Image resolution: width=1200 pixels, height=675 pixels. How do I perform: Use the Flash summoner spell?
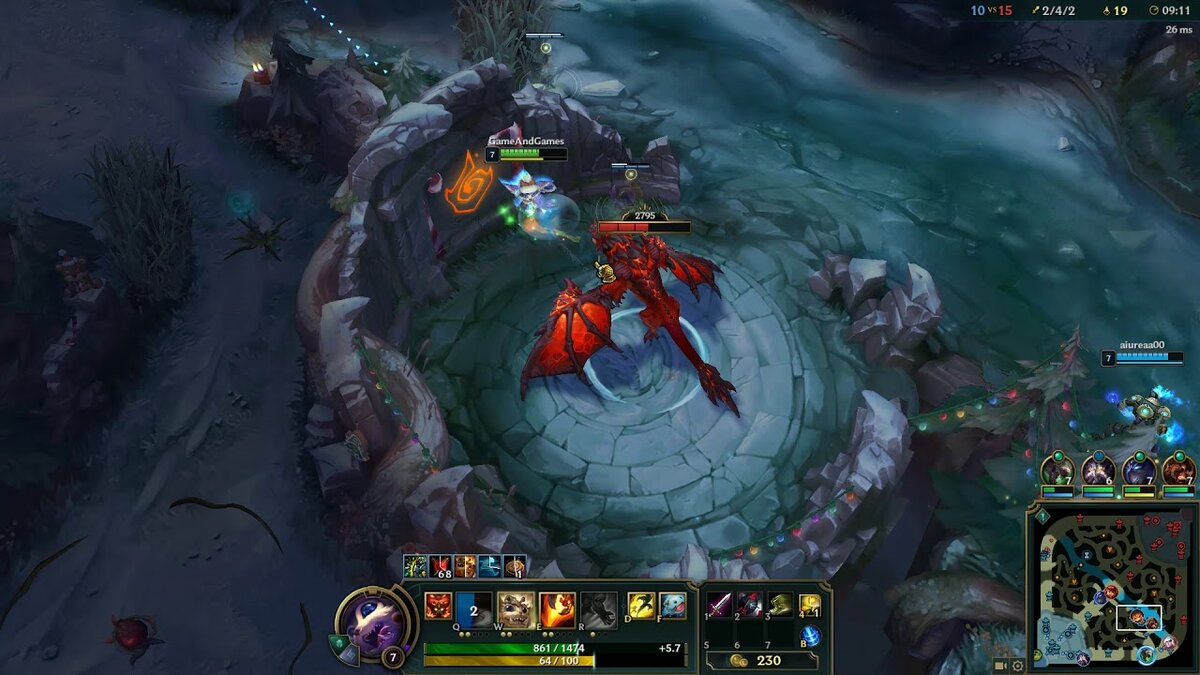(641, 605)
